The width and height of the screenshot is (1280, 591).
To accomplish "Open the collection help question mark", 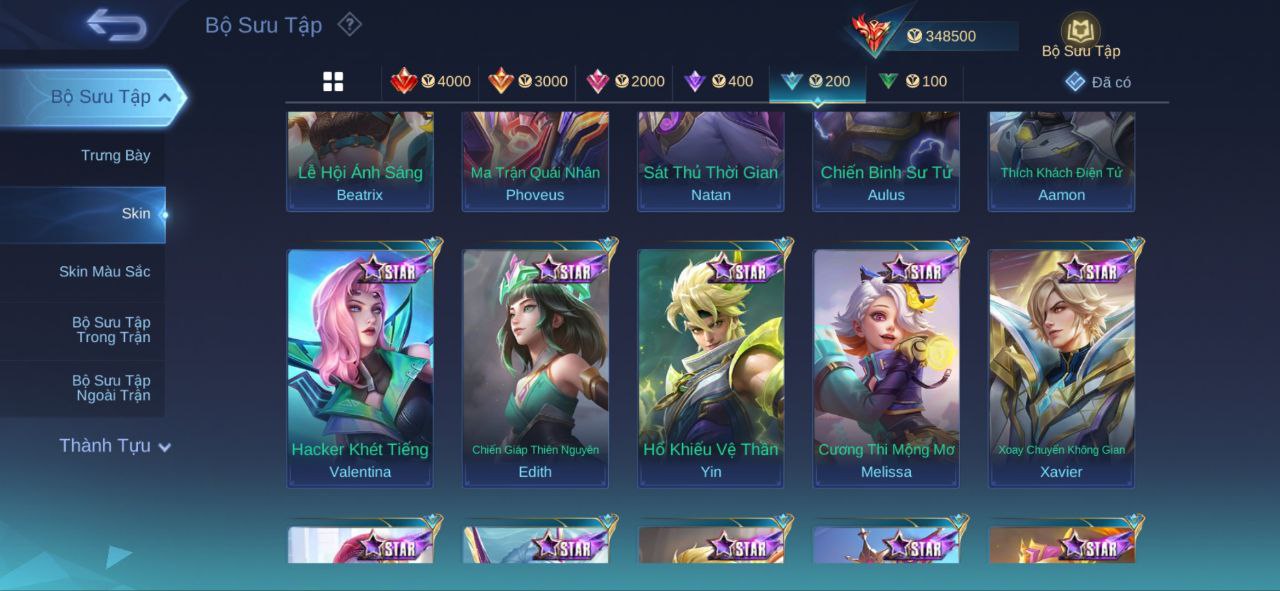I will coord(349,24).
